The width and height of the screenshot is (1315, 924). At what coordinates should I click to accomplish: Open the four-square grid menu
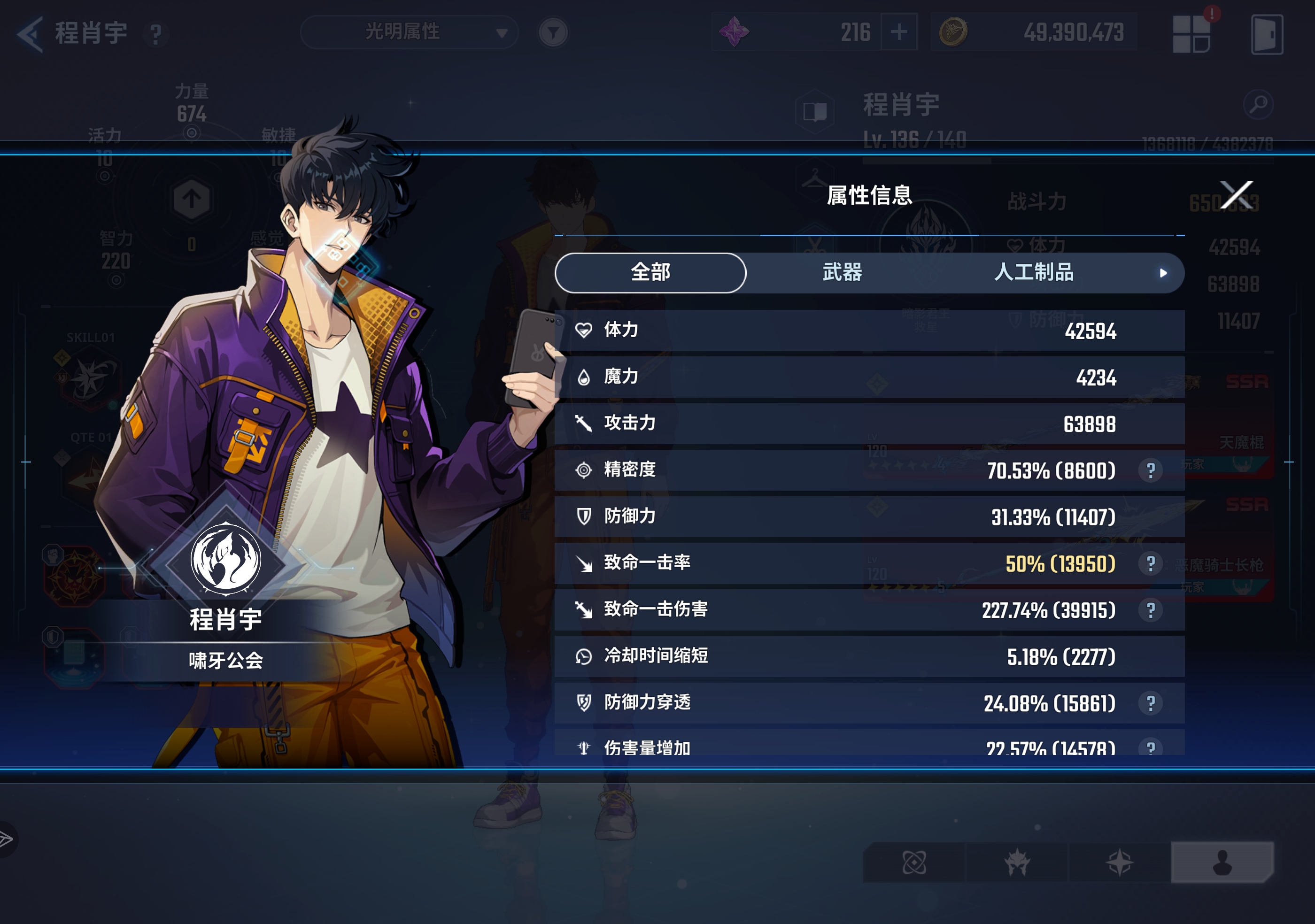point(1191,34)
